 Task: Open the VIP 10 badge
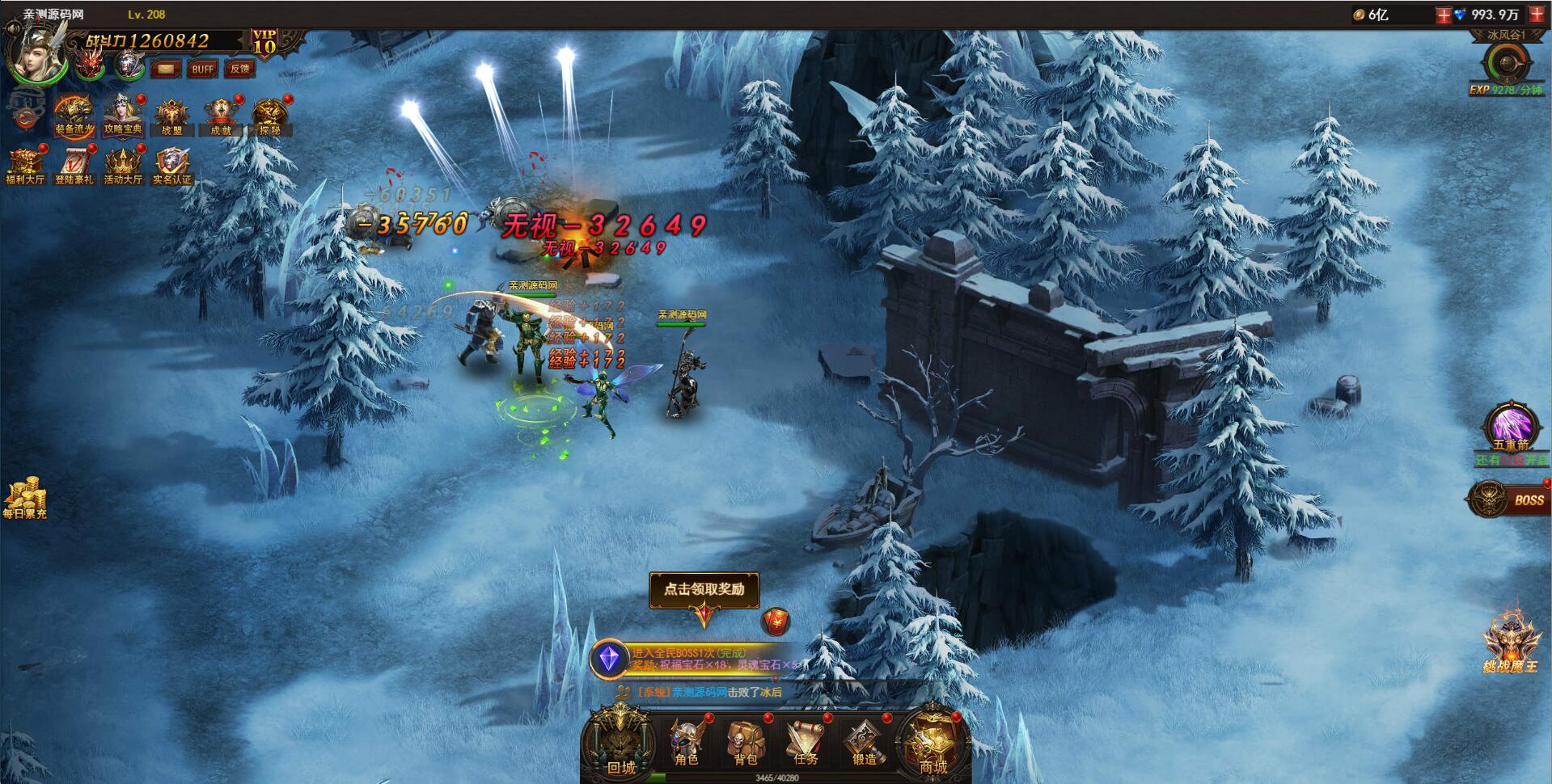(x=265, y=41)
